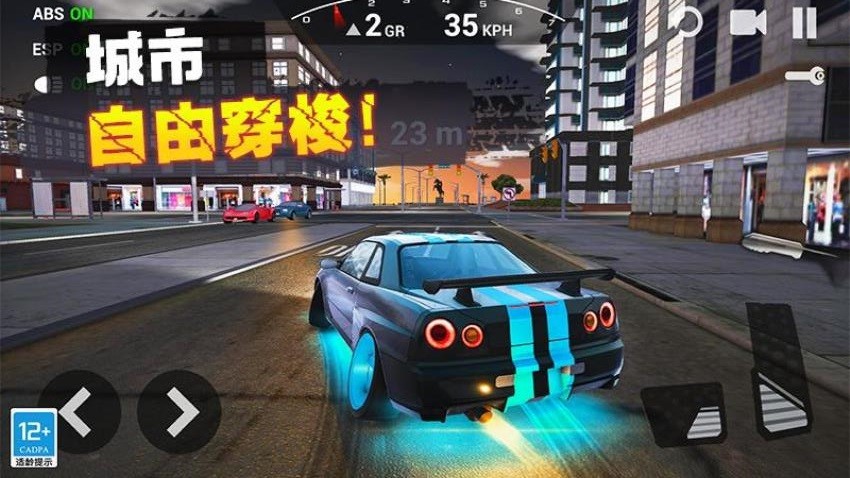Steer right with the right arrow button
The height and width of the screenshot is (478, 850).
[x=179, y=411]
